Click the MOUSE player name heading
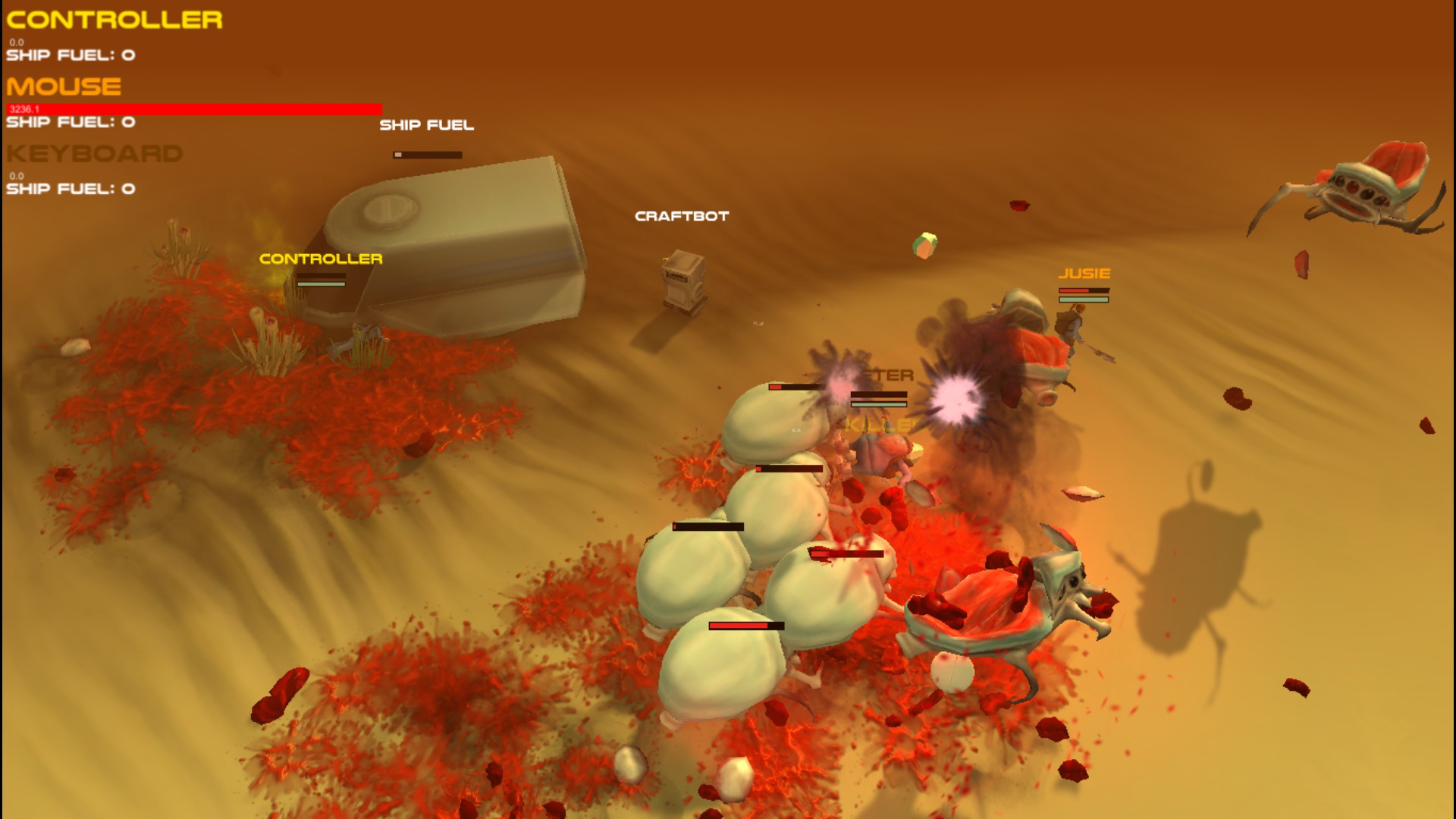 [x=64, y=86]
